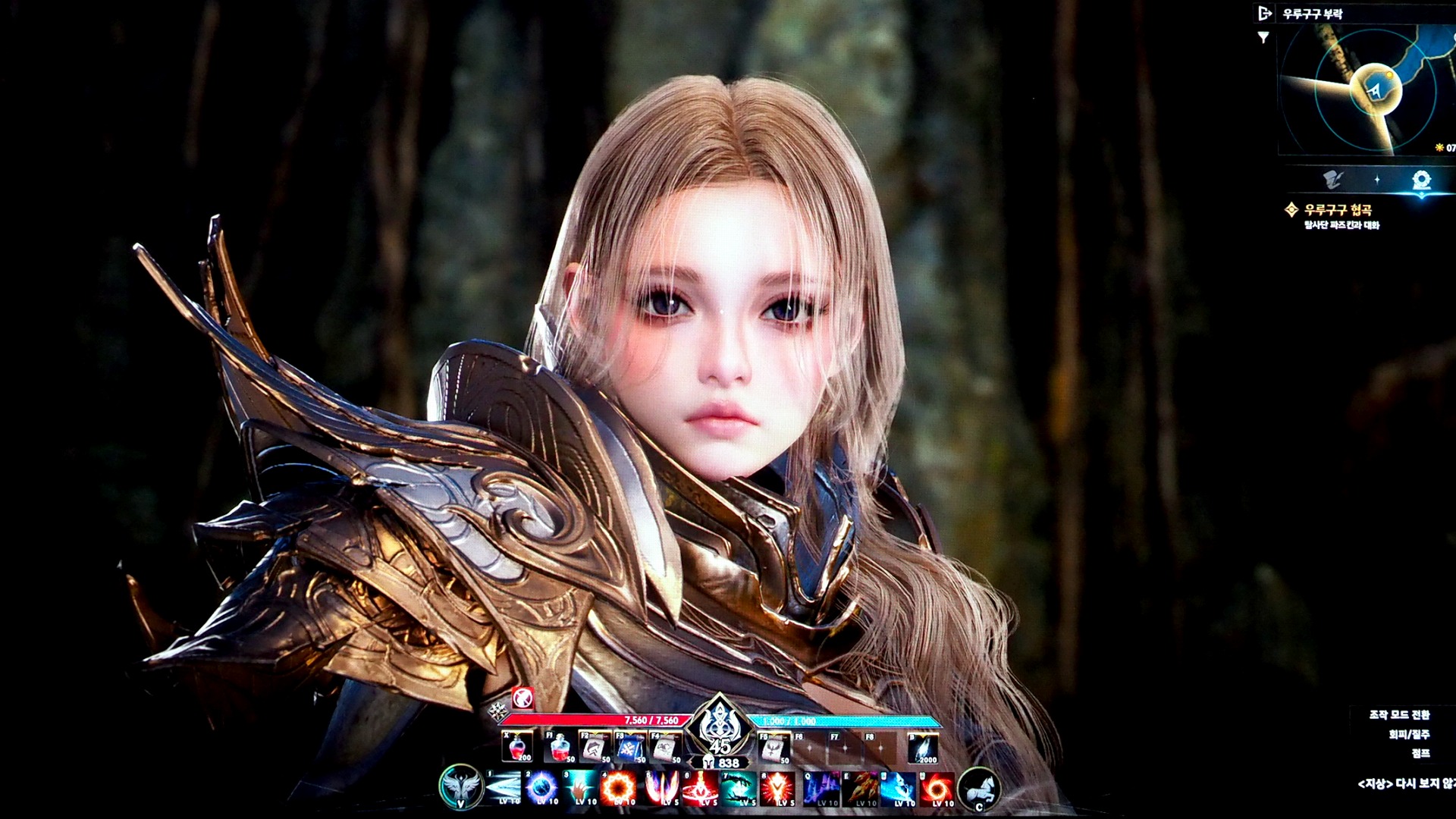Viewport: 1456px width, 819px height.
Task: Cast the teal dragon skill in slot 7
Action: point(739,789)
